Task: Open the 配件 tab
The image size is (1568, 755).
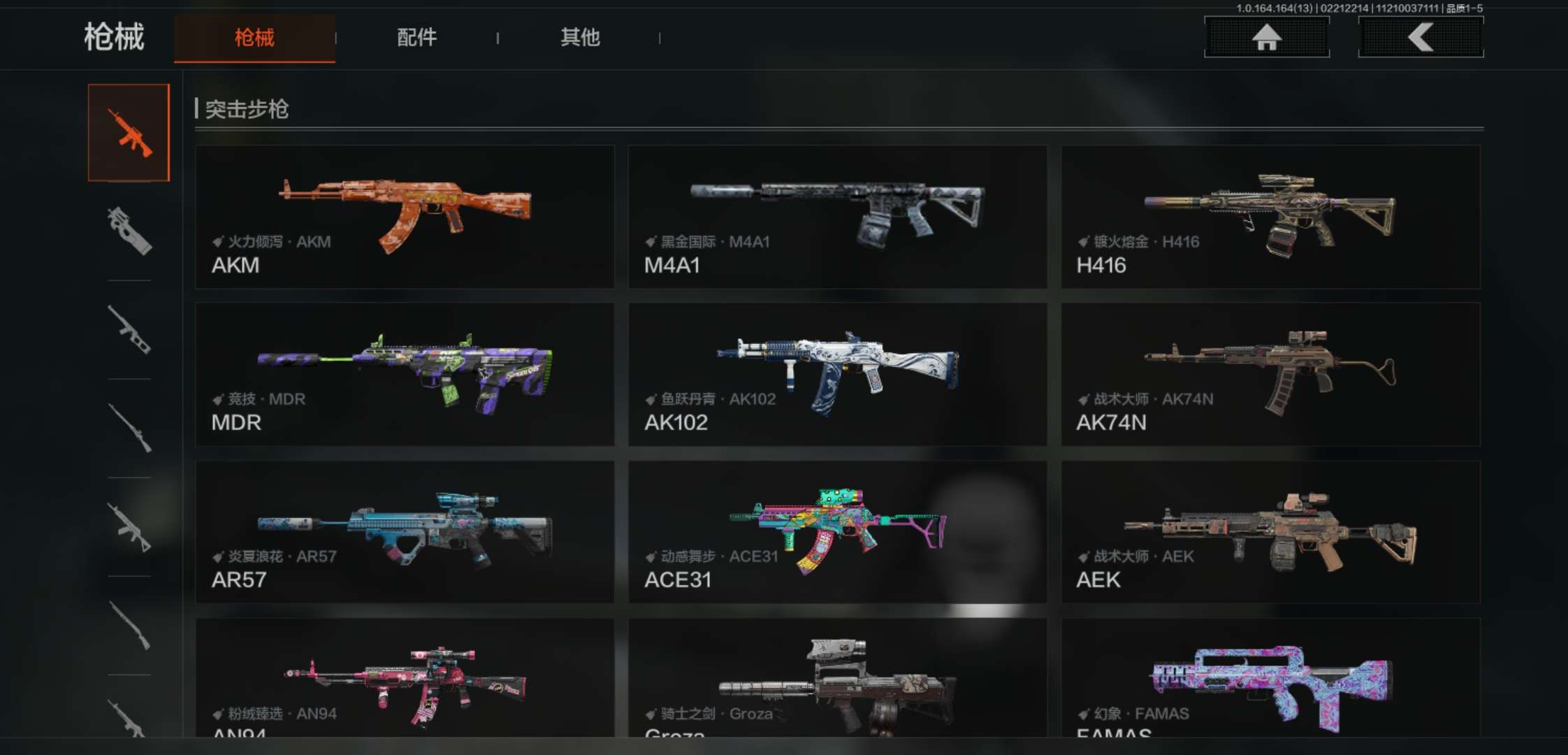Action: point(417,38)
